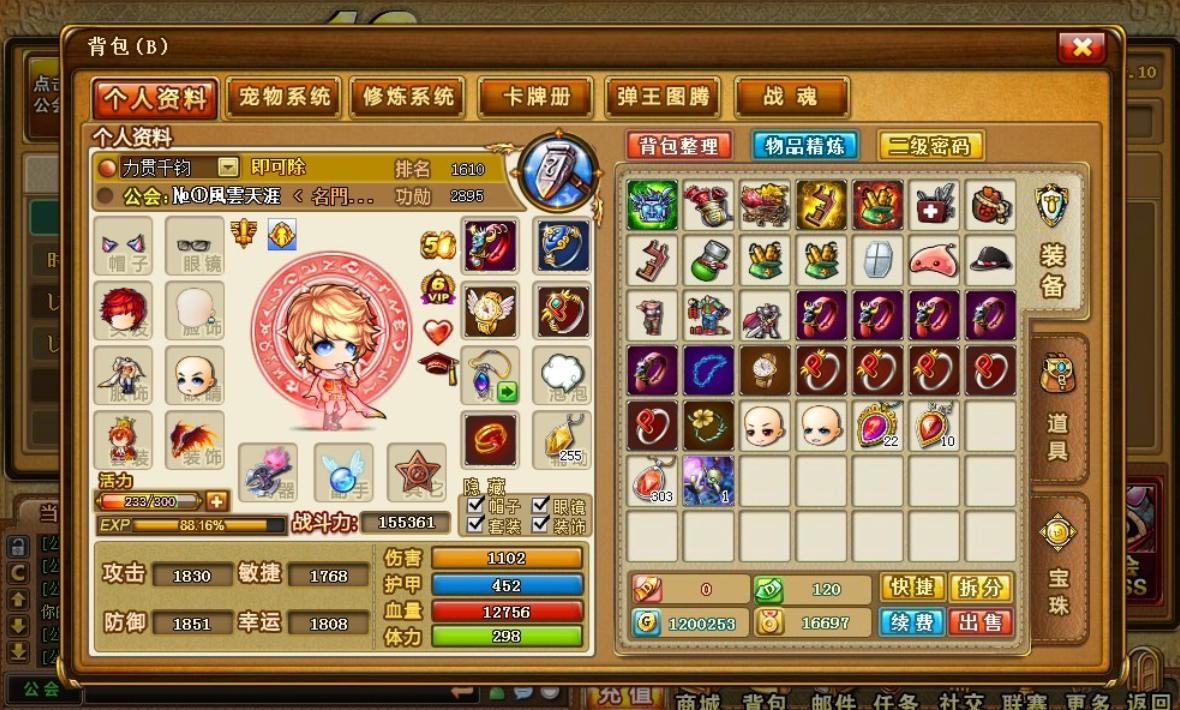Toggle the 帽子 hide checkbox
The image size is (1180, 710).
[476, 505]
